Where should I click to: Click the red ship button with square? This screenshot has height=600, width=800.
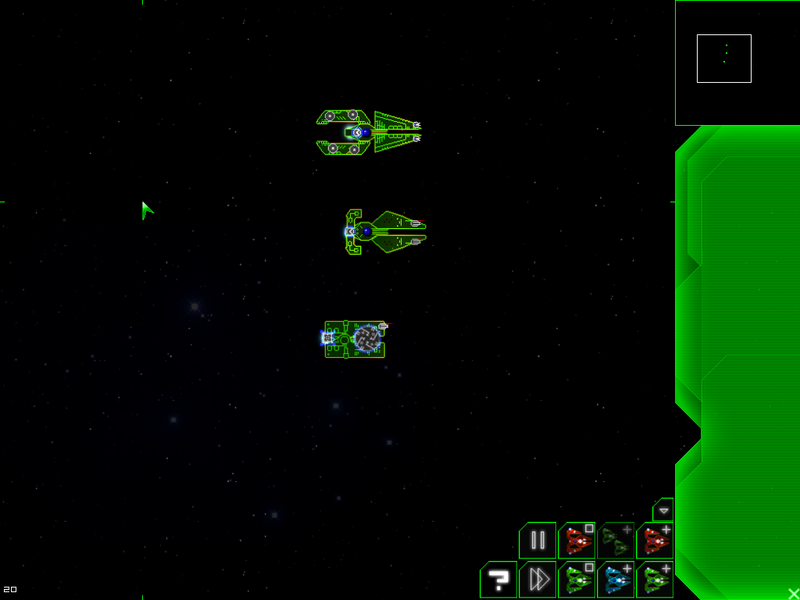click(x=577, y=541)
